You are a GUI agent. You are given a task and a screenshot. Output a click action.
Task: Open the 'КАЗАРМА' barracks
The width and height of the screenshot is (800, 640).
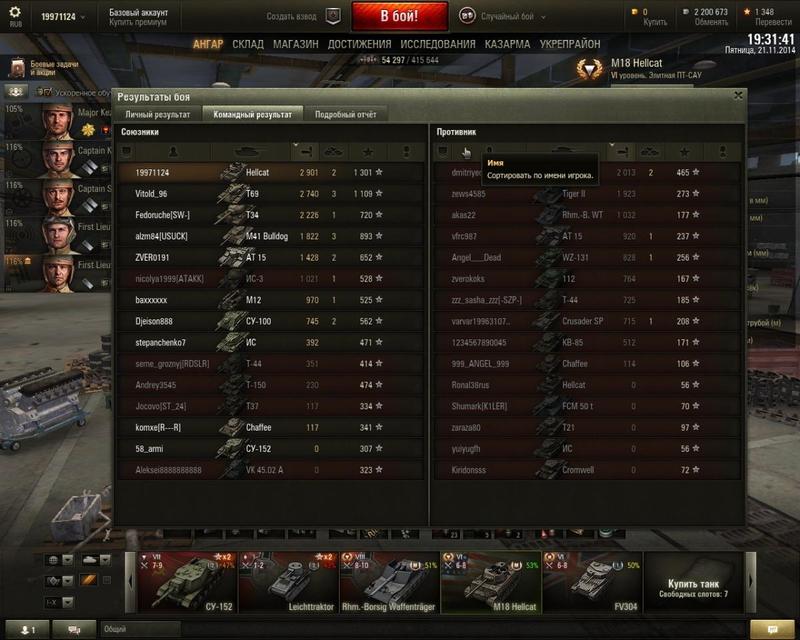507,45
